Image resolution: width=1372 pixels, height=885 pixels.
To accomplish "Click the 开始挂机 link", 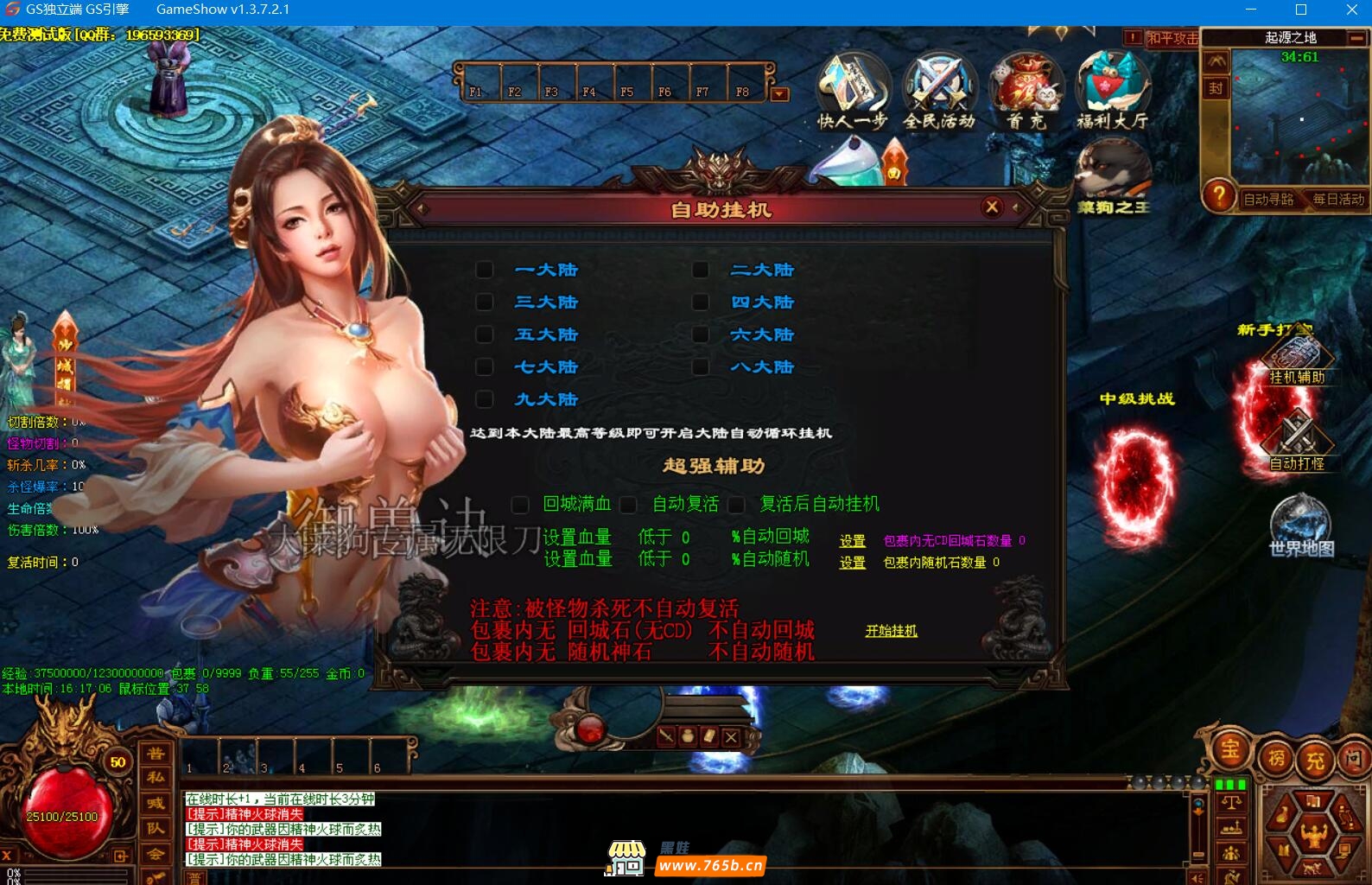I will pos(891,631).
